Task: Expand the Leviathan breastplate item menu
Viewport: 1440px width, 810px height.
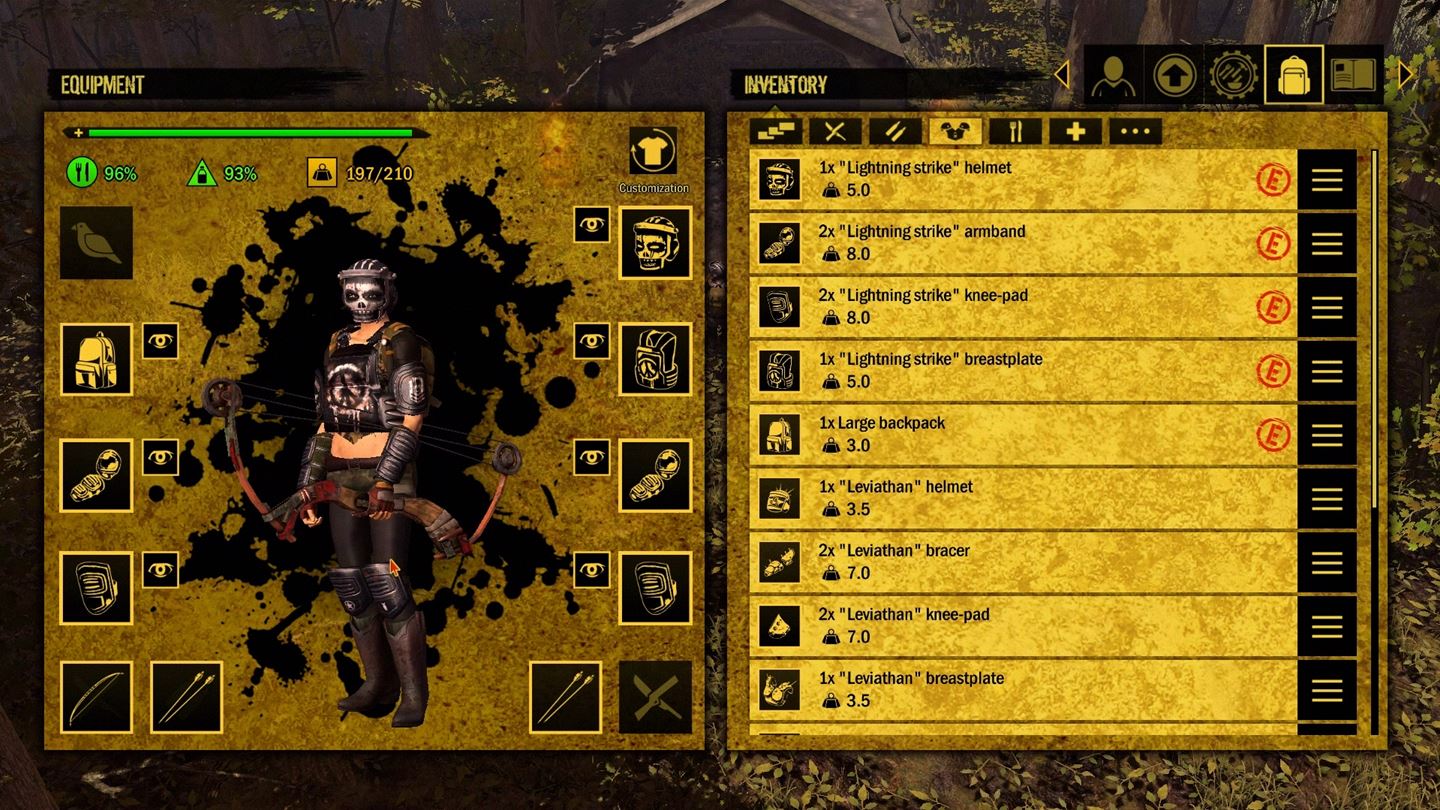Action: pyautogui.click(x=1325, y=690)
